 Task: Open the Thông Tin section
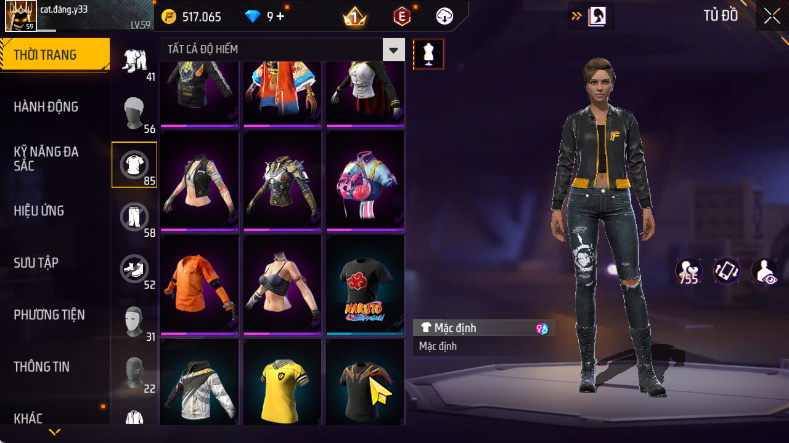[42, 366]
